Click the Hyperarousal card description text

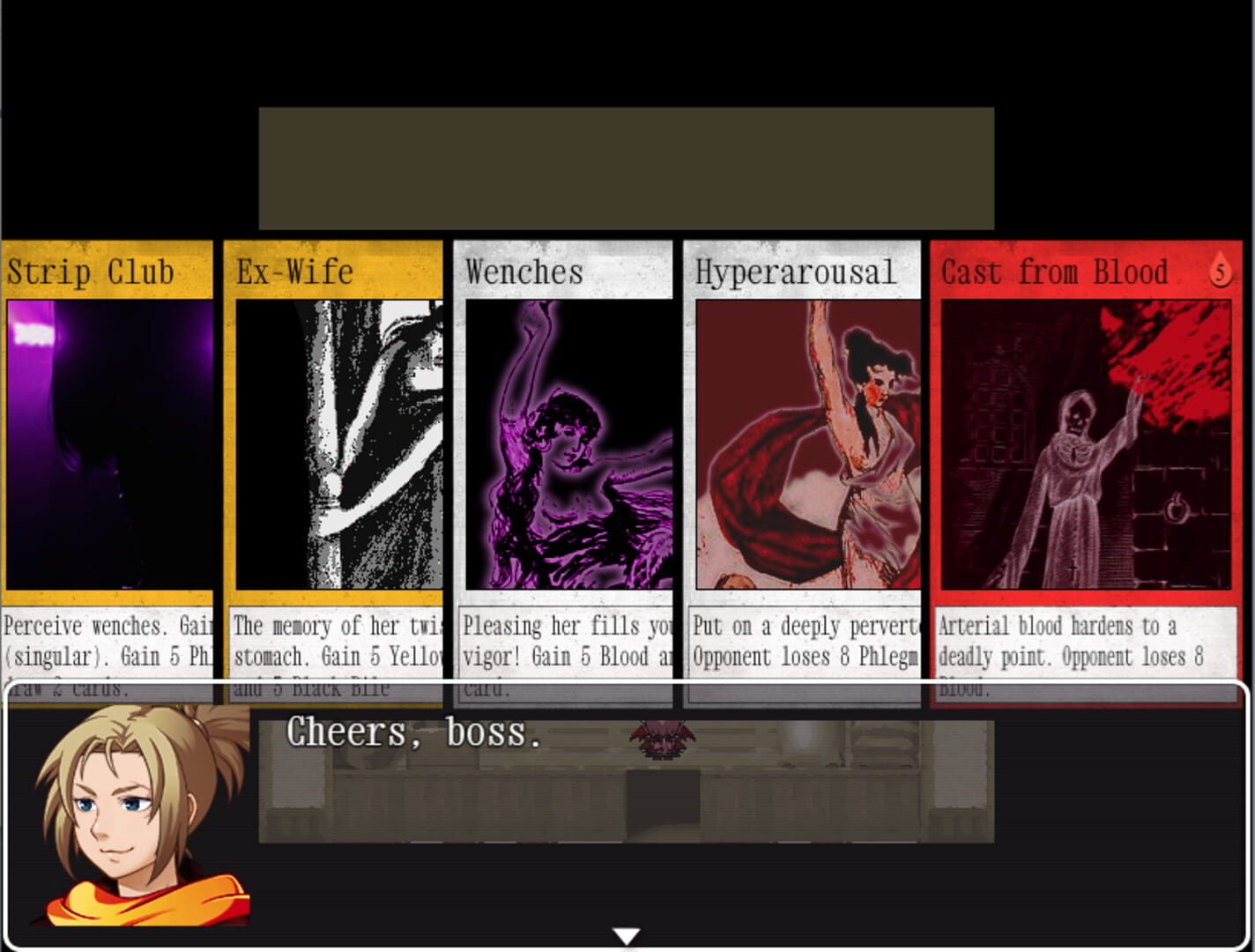[802, 641]
